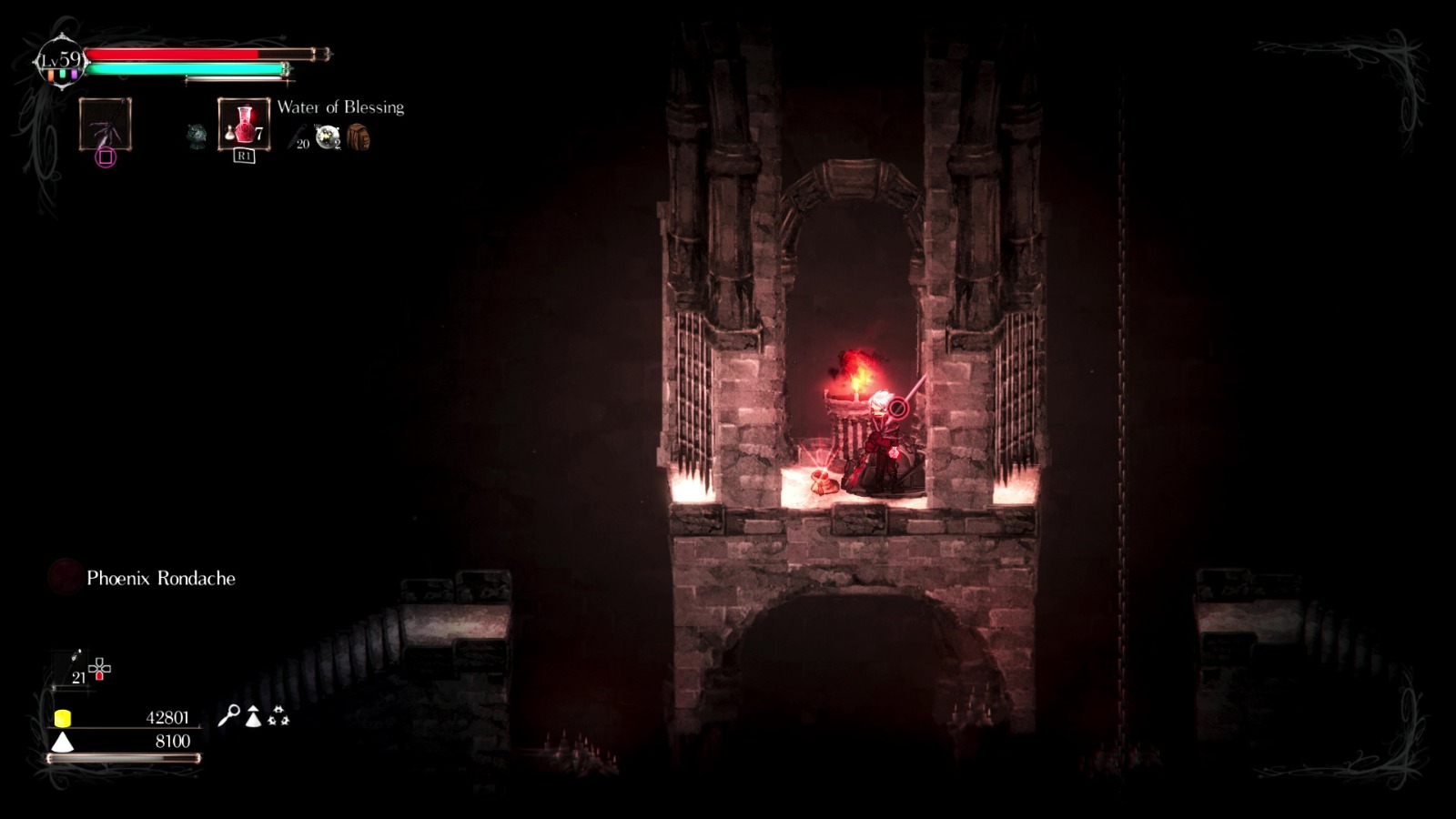Viewport: 1456px width, 819px height.
Task: Select the paw prints icon
Action: (x=278, y=716)
